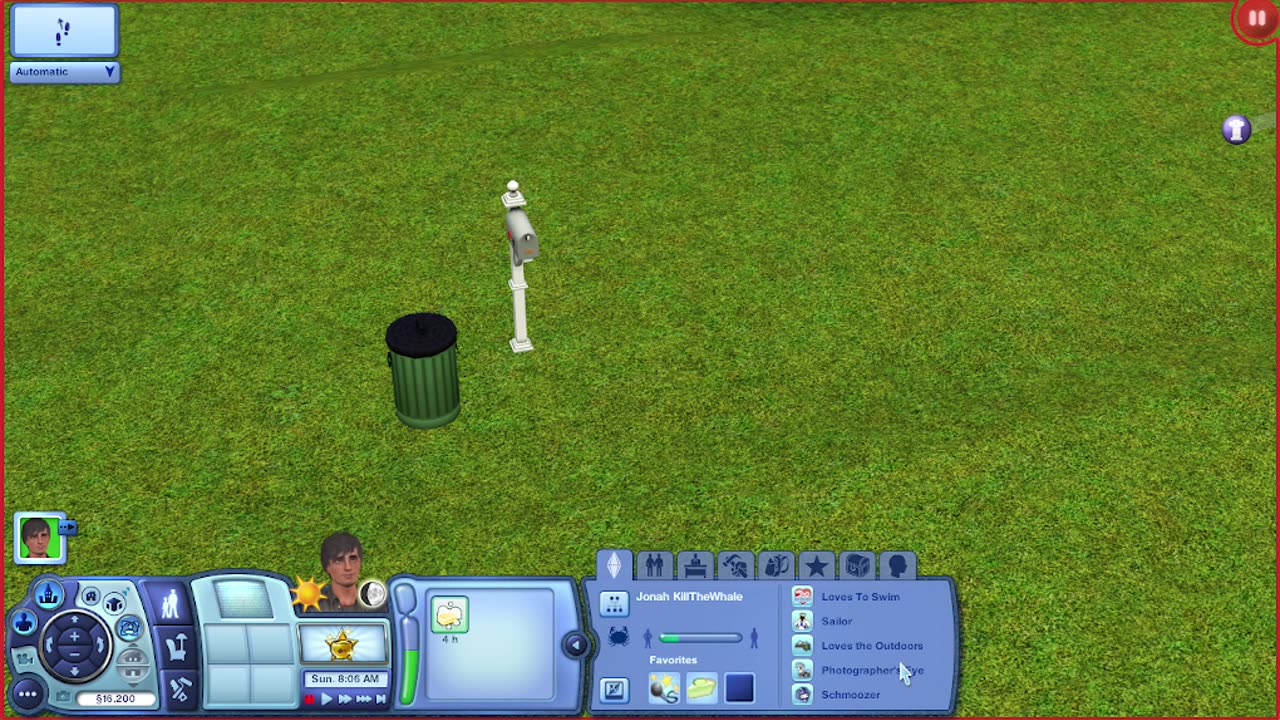1280x720 pixels.
Task: Pause the game simulation
Action: point(310,700)
